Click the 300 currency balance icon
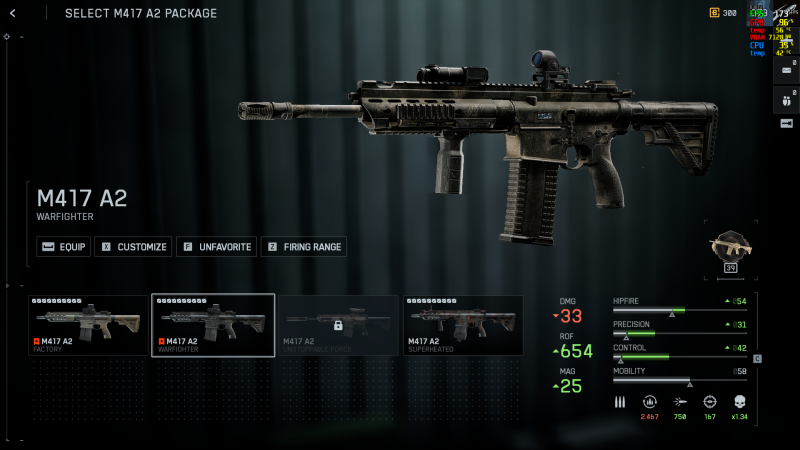 tap(714, 13)
